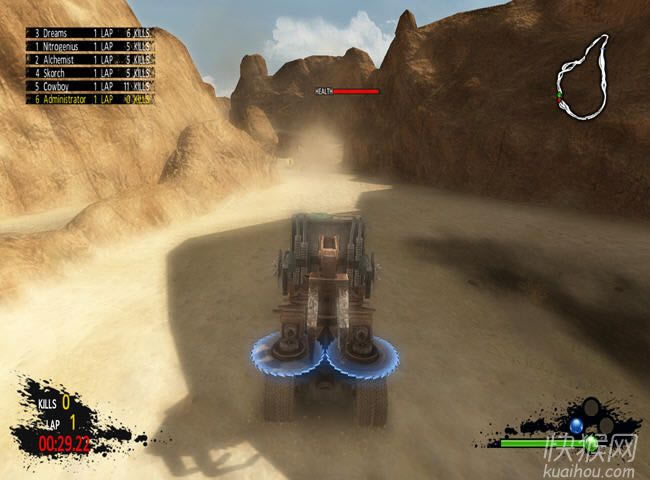The height and width of the screenshot is (480, 650).
Task: Select the Cowboy row with 11 kills
Action: (x=91, y=85)
